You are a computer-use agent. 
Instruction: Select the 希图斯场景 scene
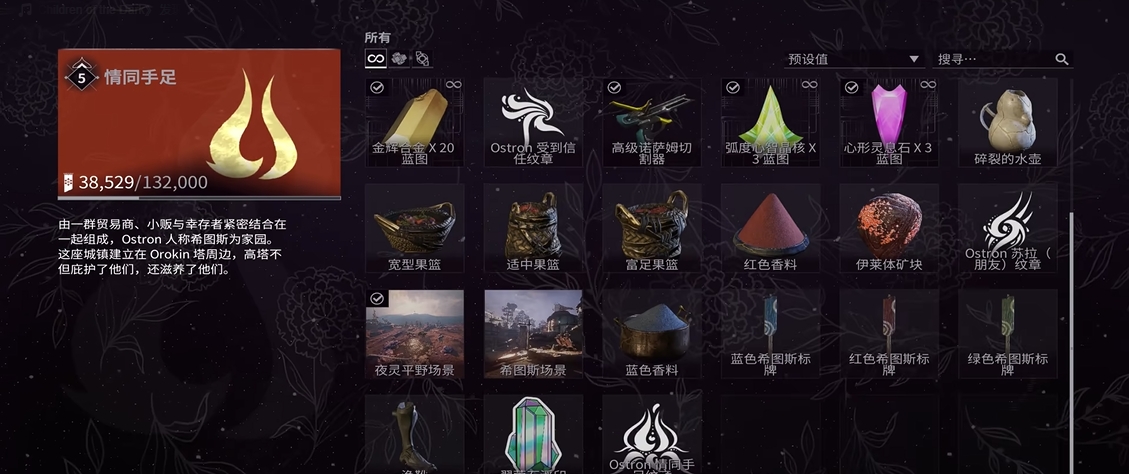click(533, 333)
